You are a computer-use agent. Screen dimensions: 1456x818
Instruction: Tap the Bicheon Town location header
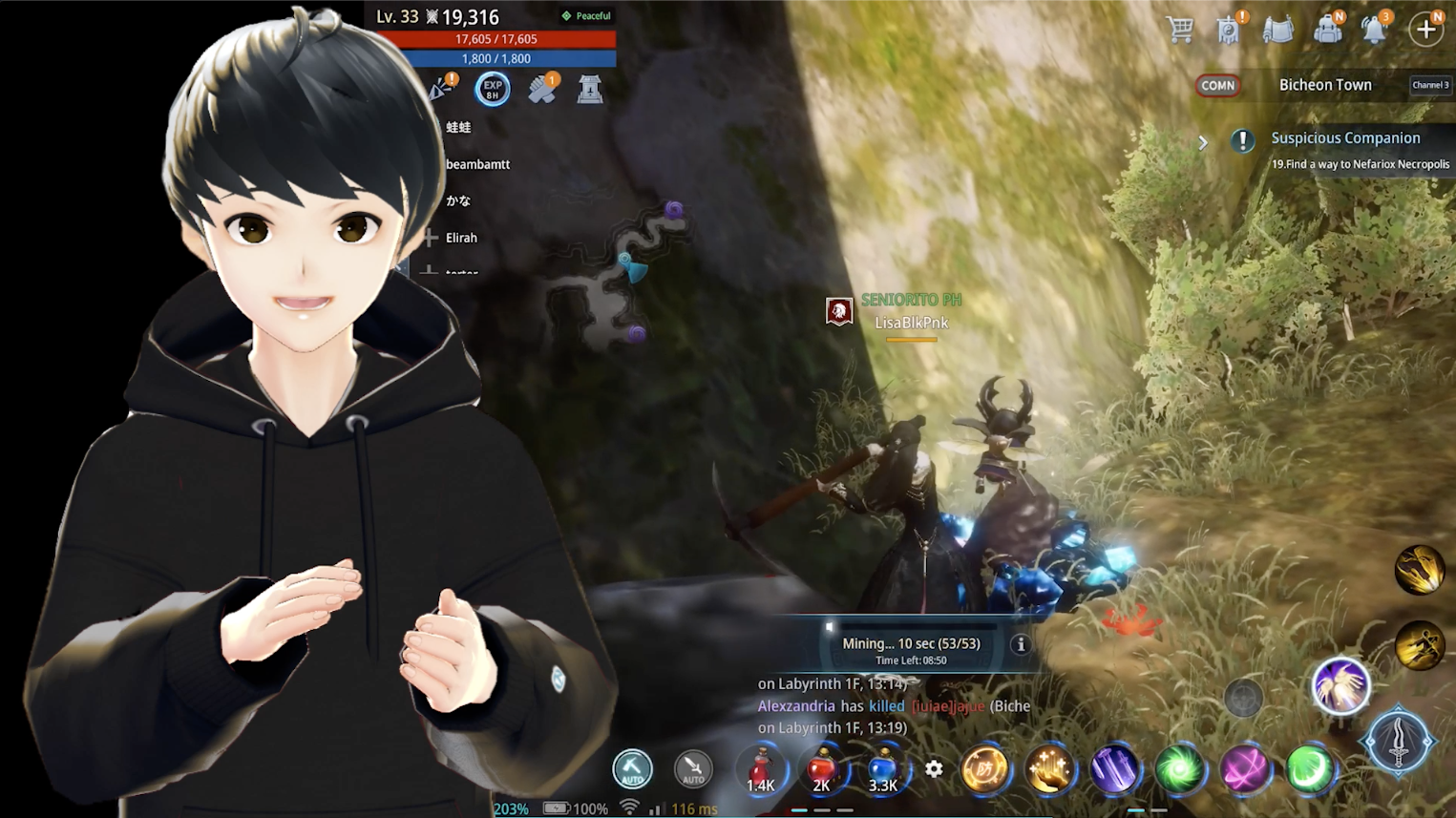(1325, 85)
